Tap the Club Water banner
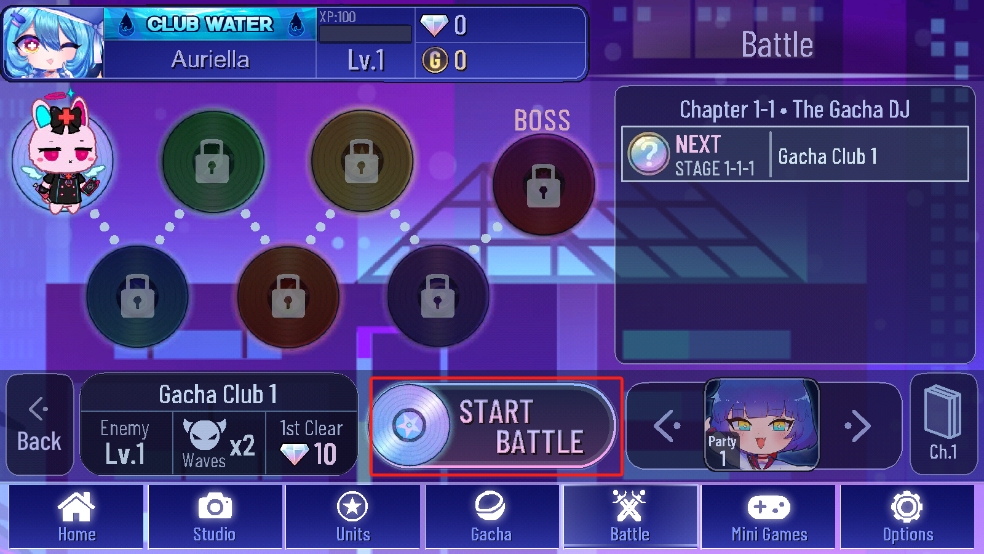 coord(210,26)
